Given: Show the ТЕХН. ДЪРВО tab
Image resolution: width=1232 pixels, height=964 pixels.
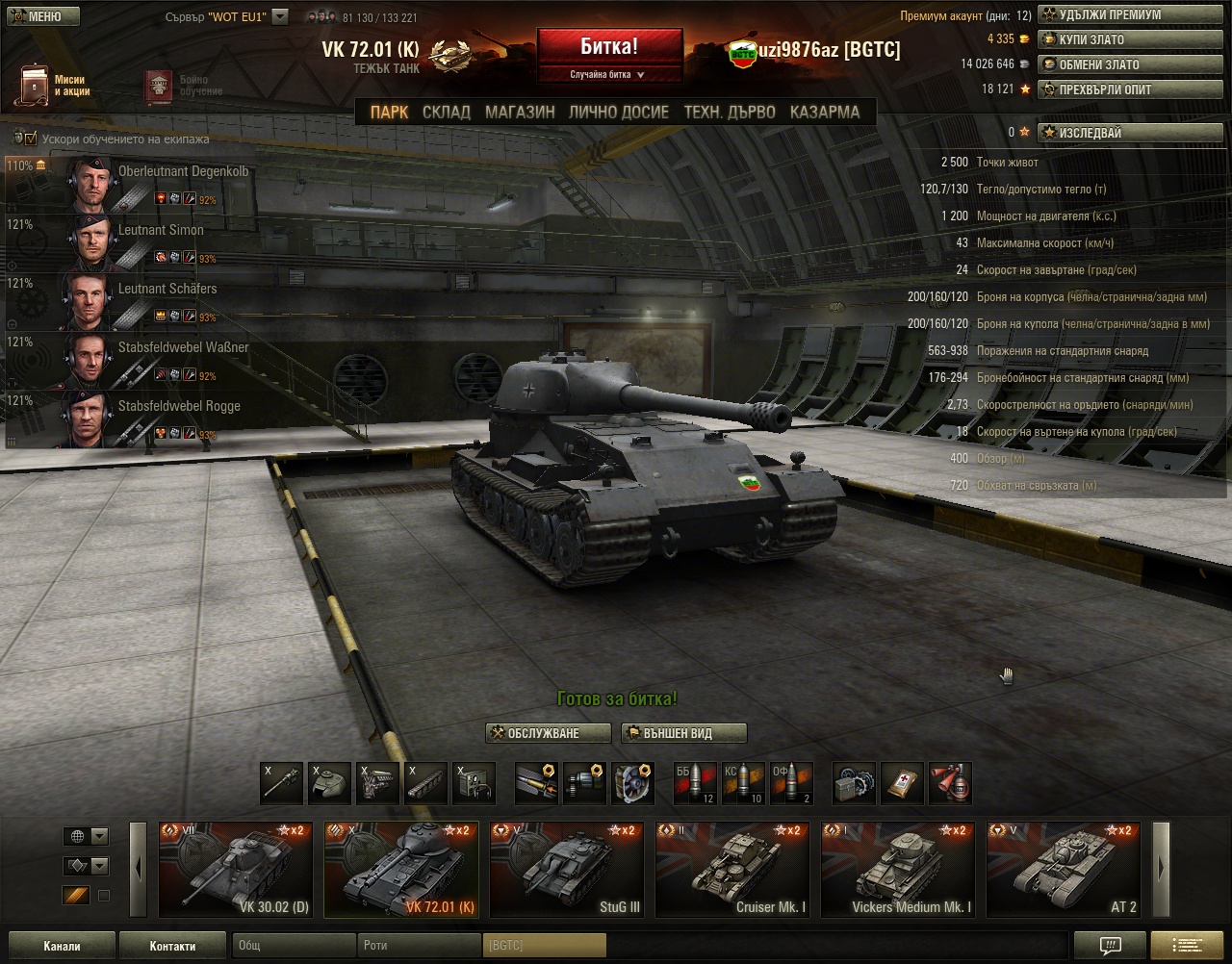Looking at the screenshot, I should click(x=729, y=112).
